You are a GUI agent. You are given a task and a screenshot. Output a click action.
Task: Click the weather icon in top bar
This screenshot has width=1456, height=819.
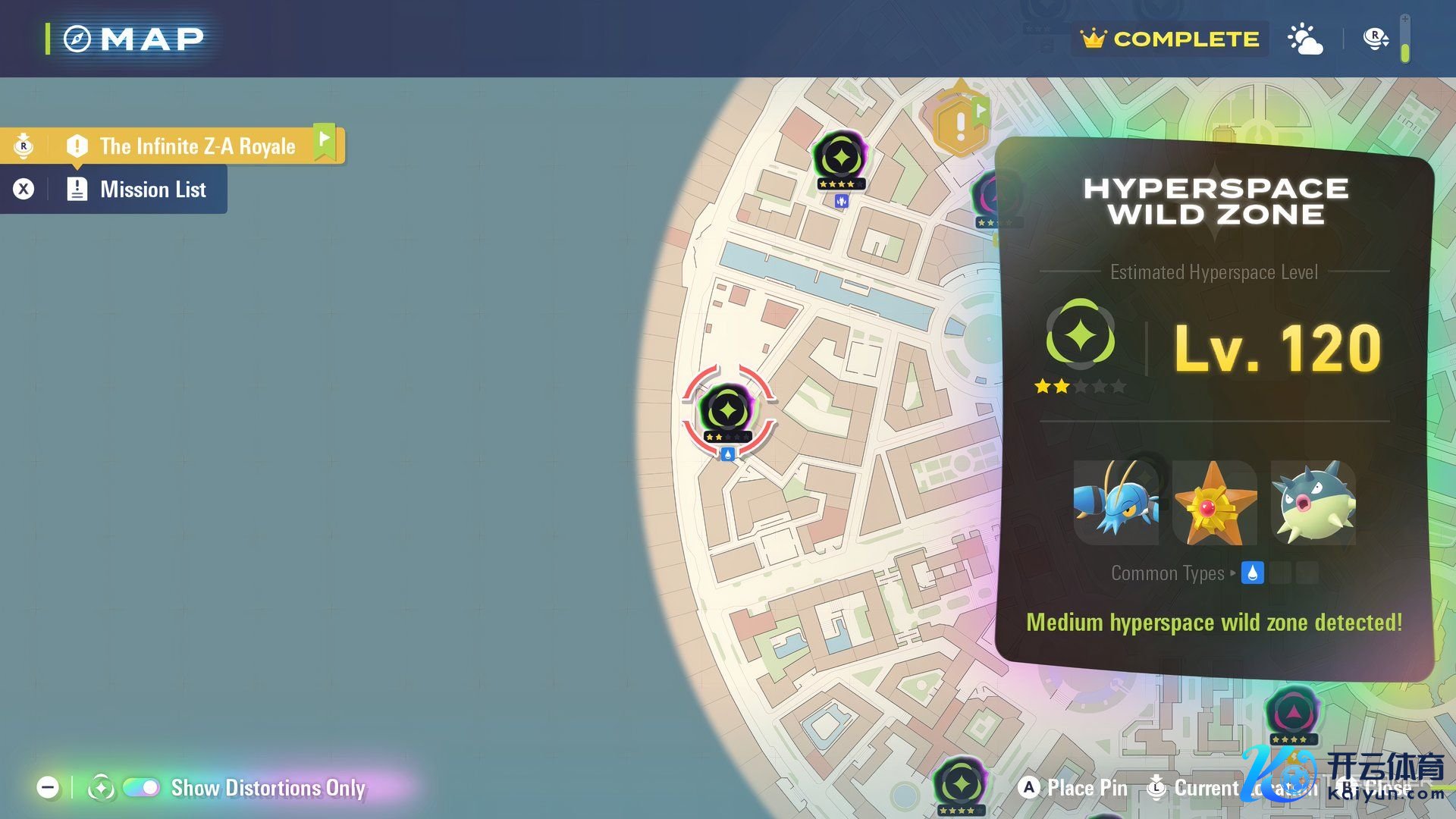tap(1305, 39)
